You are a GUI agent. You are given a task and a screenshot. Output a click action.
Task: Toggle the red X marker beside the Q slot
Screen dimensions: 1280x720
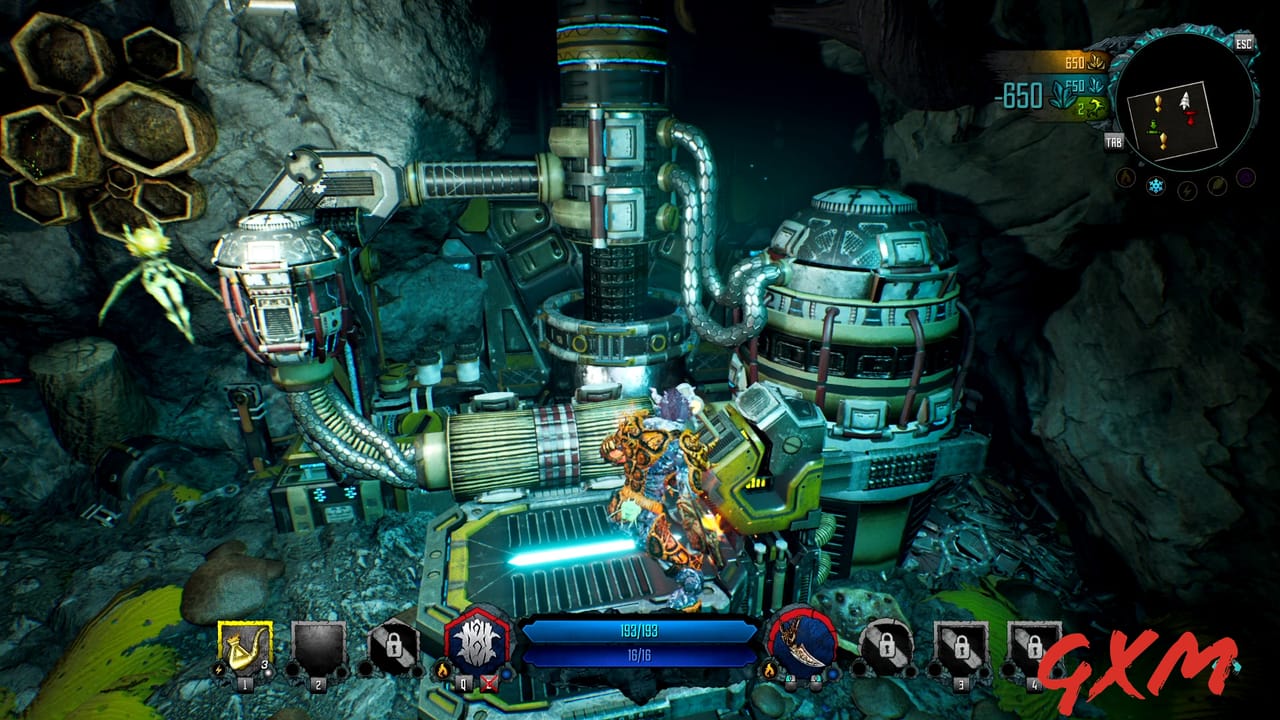487,683
